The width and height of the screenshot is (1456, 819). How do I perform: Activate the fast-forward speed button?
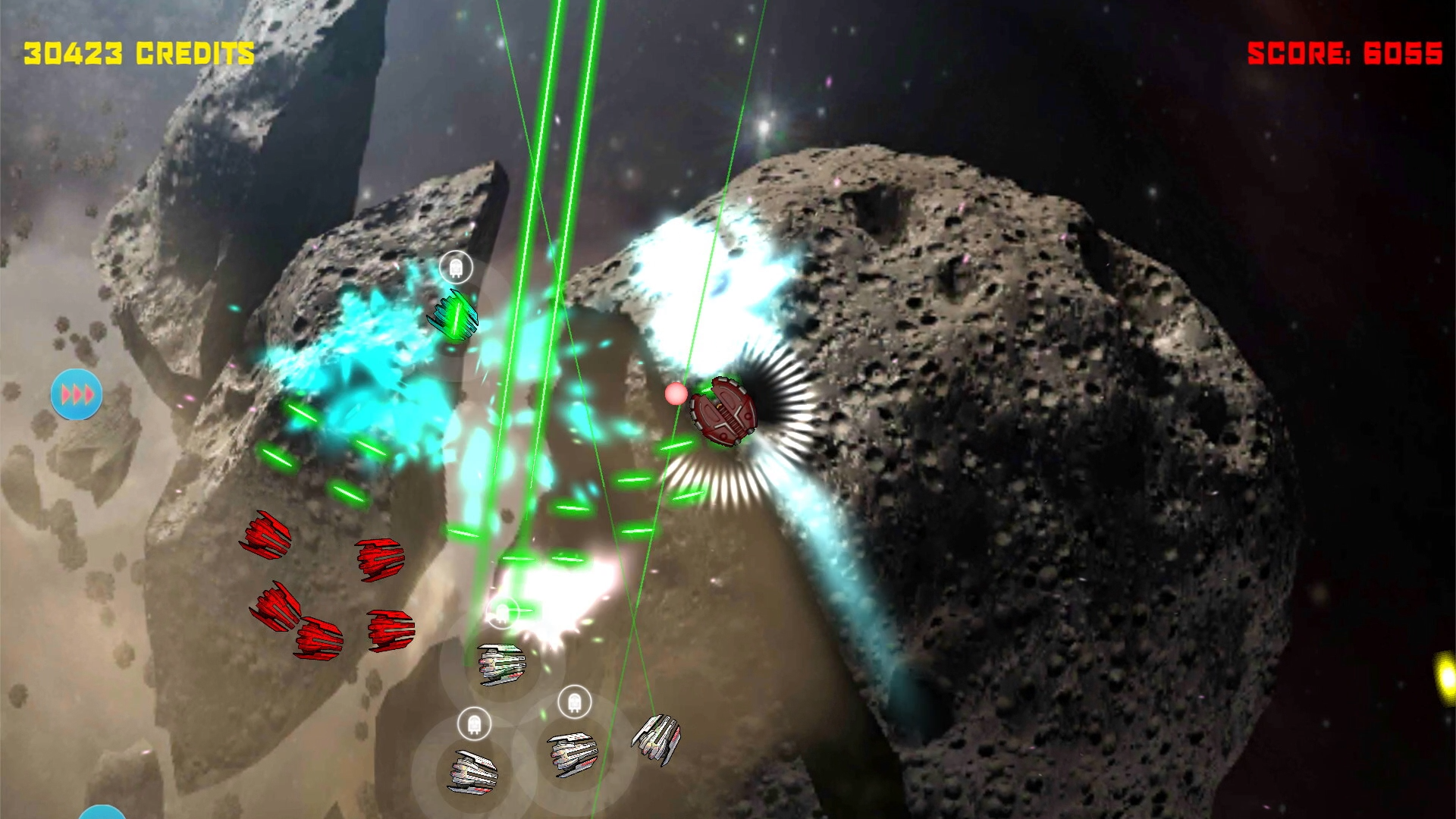(77, 394)
